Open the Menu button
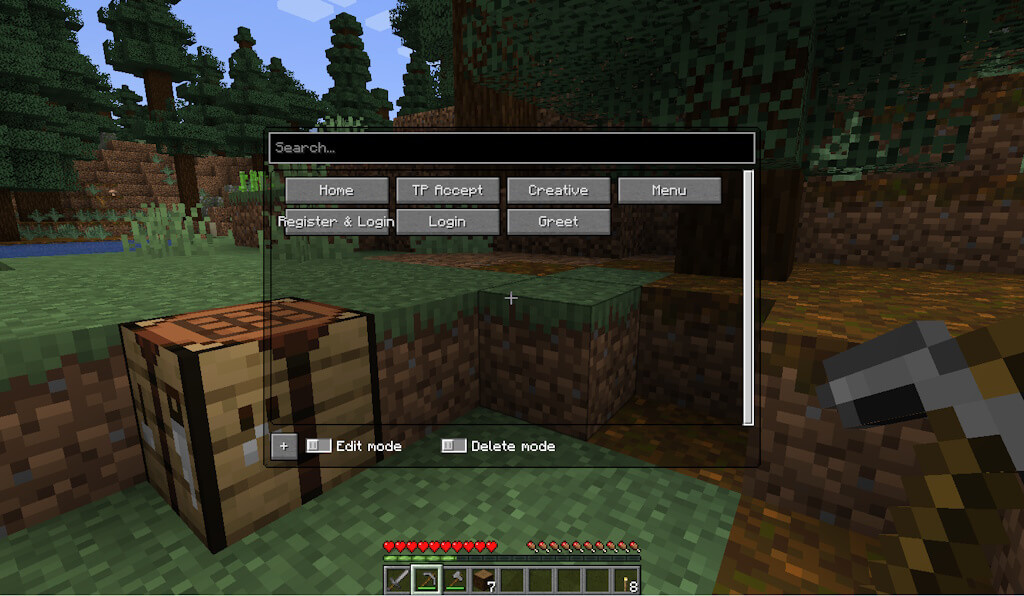Viewport: 1024px width, 596px height. [x=669, y=190]
